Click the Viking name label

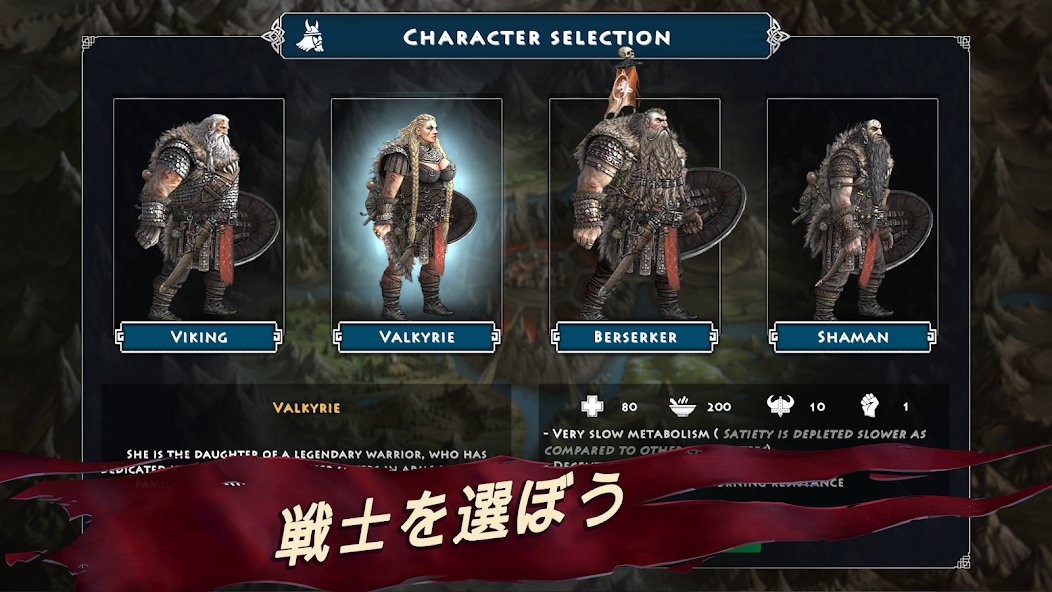198,337
